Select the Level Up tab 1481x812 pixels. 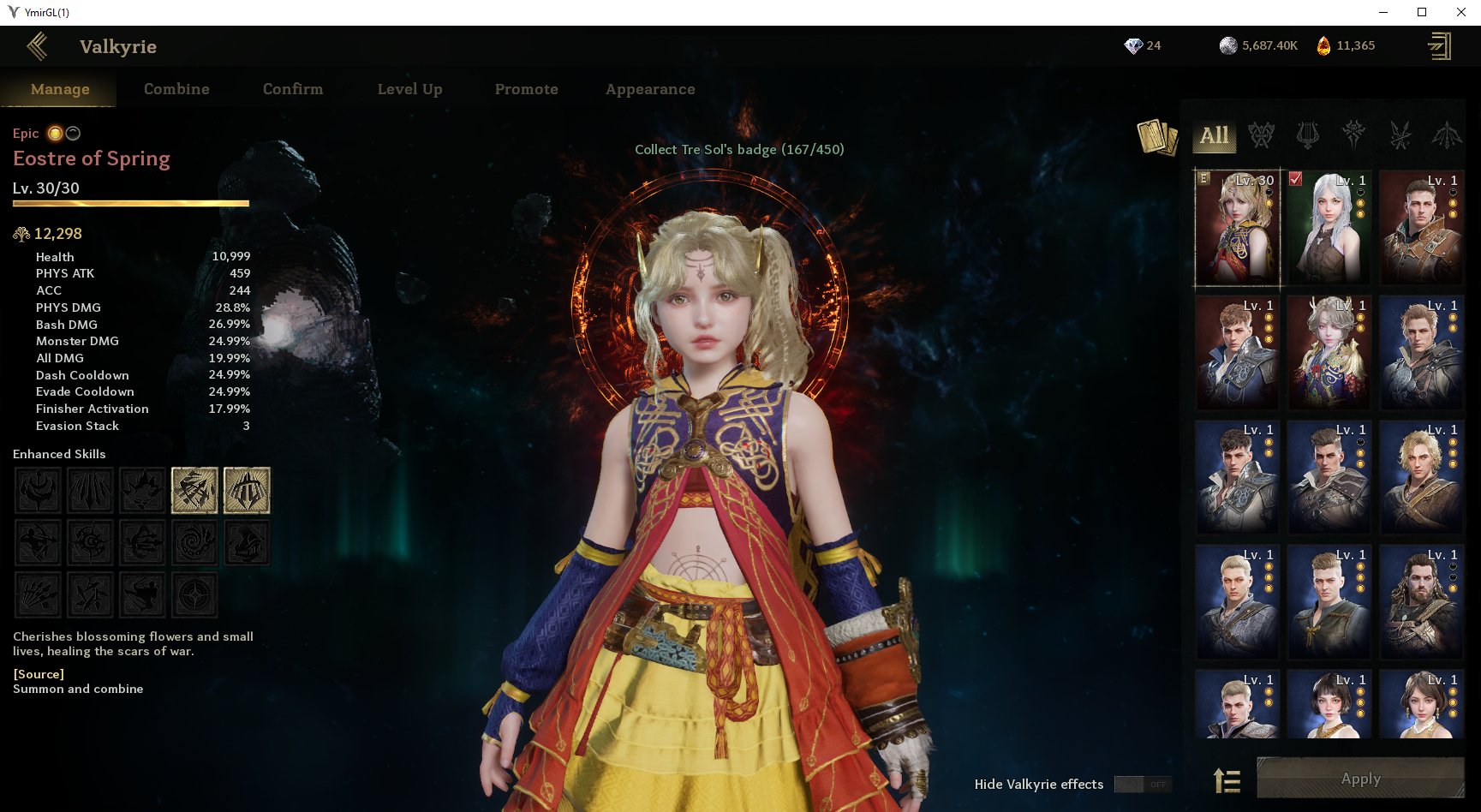[409, 89]
